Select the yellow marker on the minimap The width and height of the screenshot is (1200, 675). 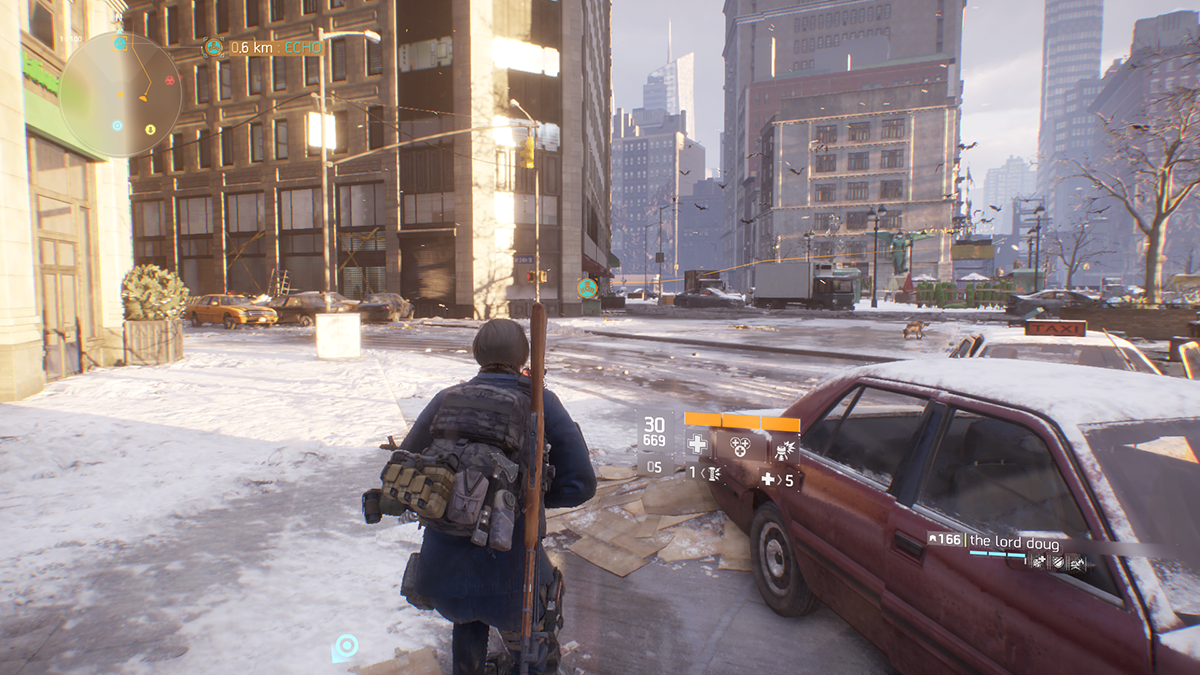point(150,128)
